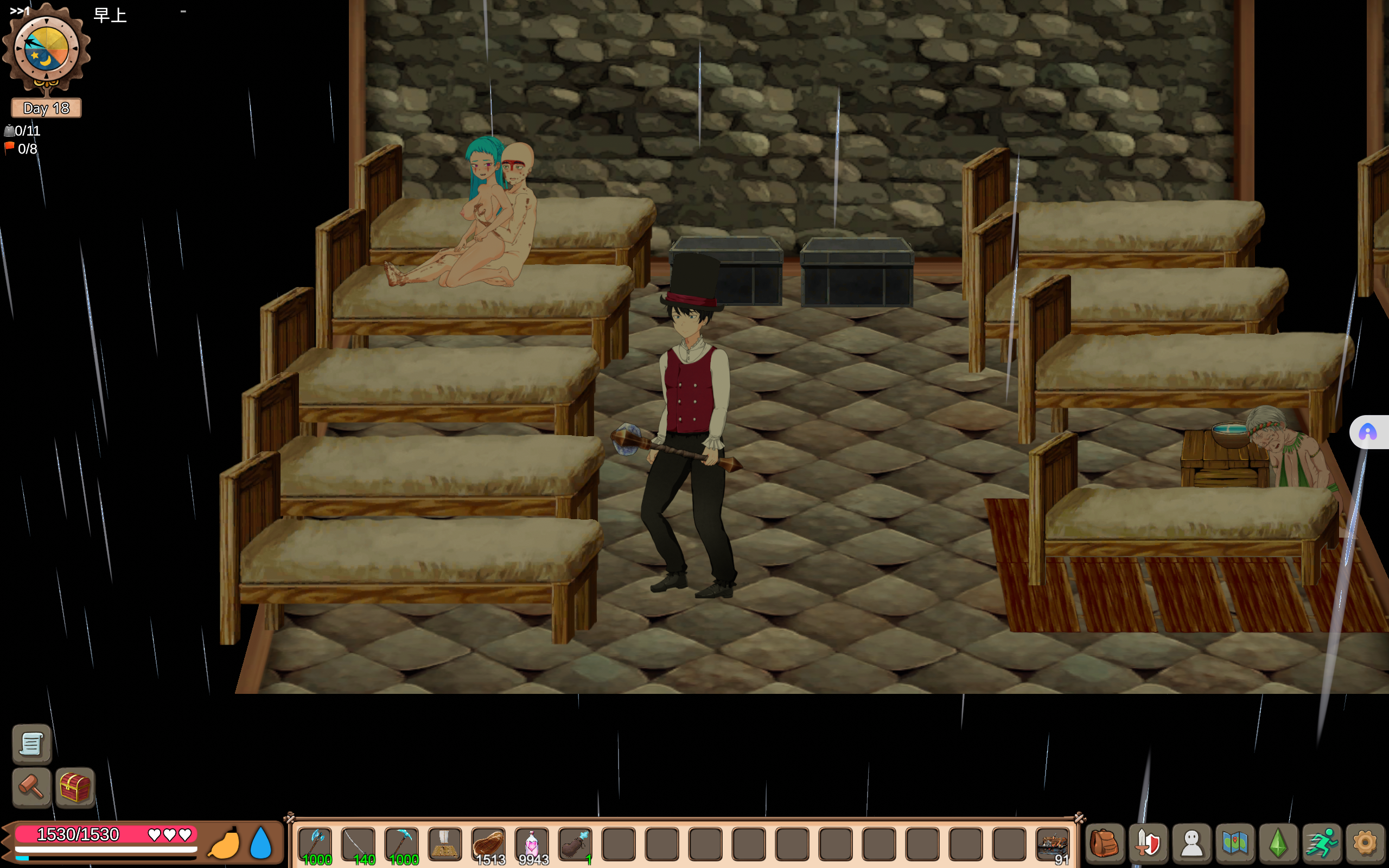The width and height of the screenshot is (1389, 868).
Task: Open the purple overlay tab on right edge
Action: point(1368,432)
